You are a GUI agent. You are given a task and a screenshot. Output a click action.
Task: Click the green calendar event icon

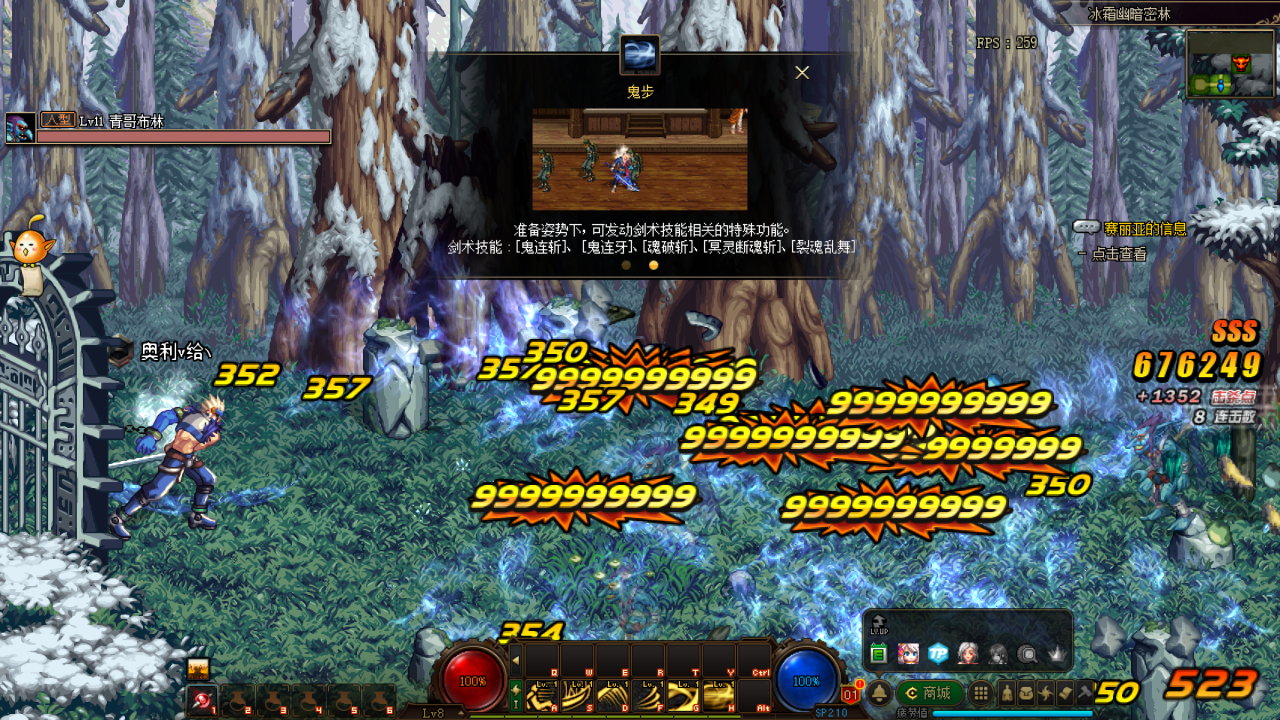(878, 654)
